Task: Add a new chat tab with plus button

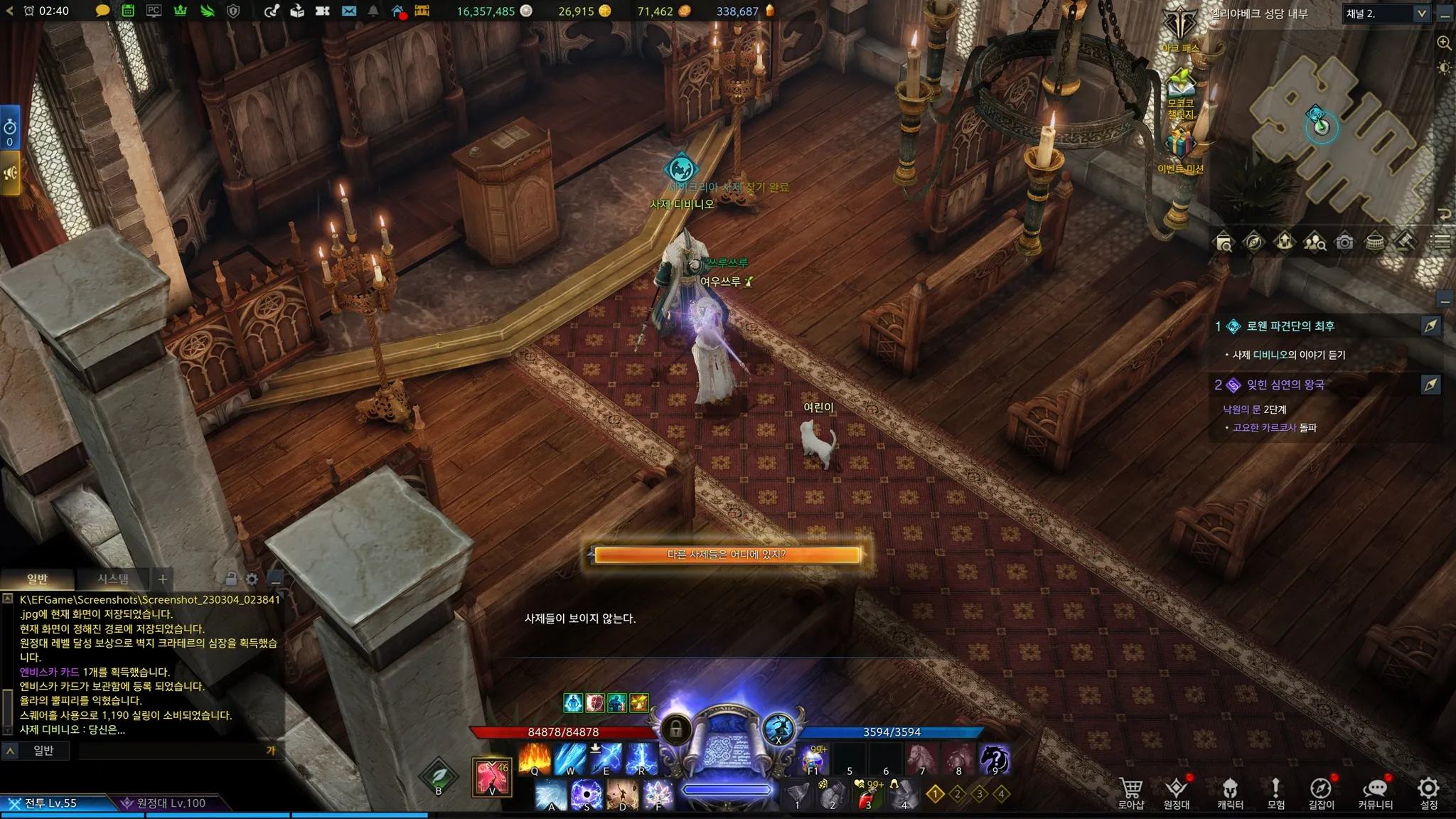Action: coord(163,579)
